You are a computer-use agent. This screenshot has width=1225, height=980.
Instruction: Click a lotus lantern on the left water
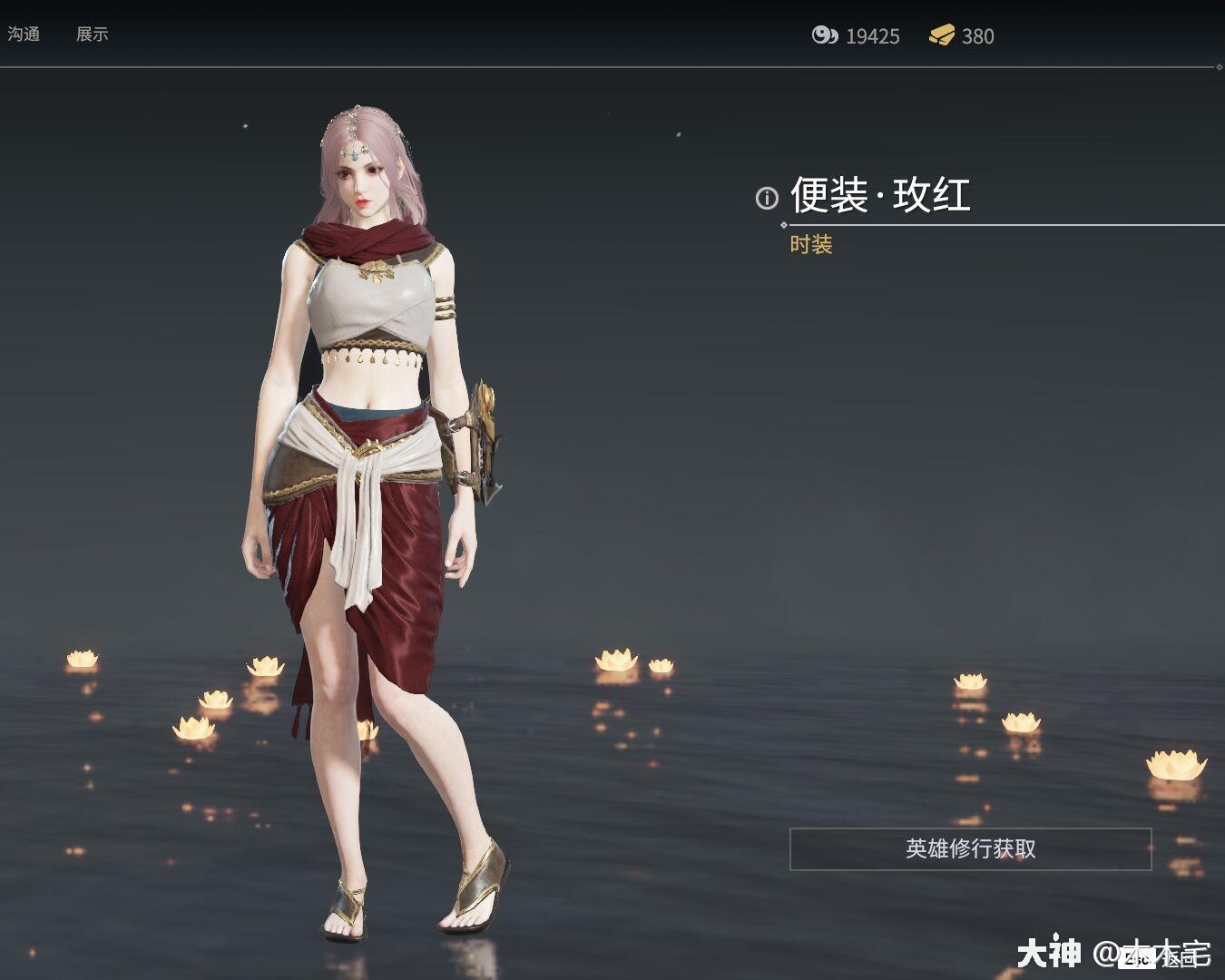pyautogui.click(x=83, y=658)
